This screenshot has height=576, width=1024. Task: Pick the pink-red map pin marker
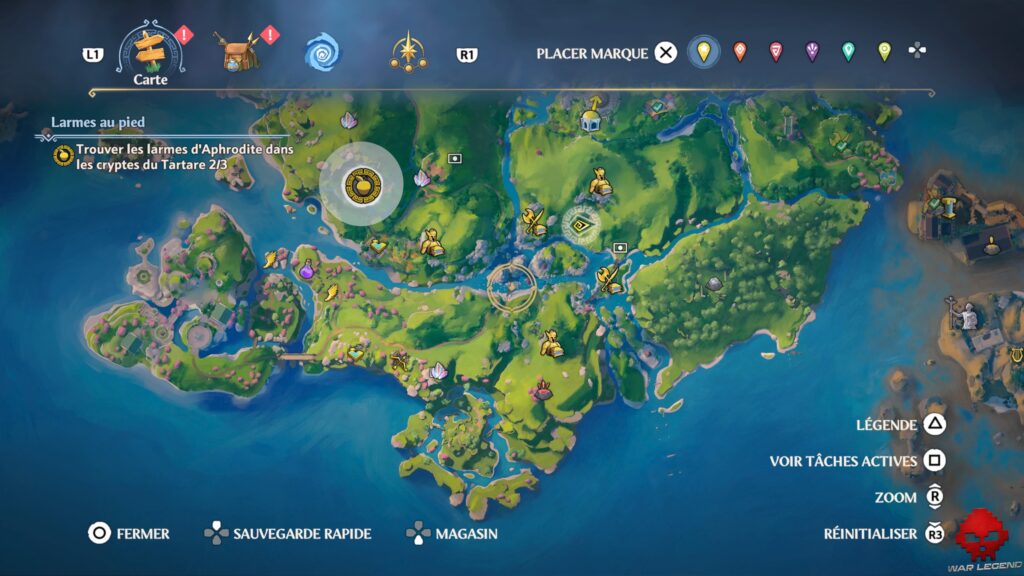[x=776, y=52]
